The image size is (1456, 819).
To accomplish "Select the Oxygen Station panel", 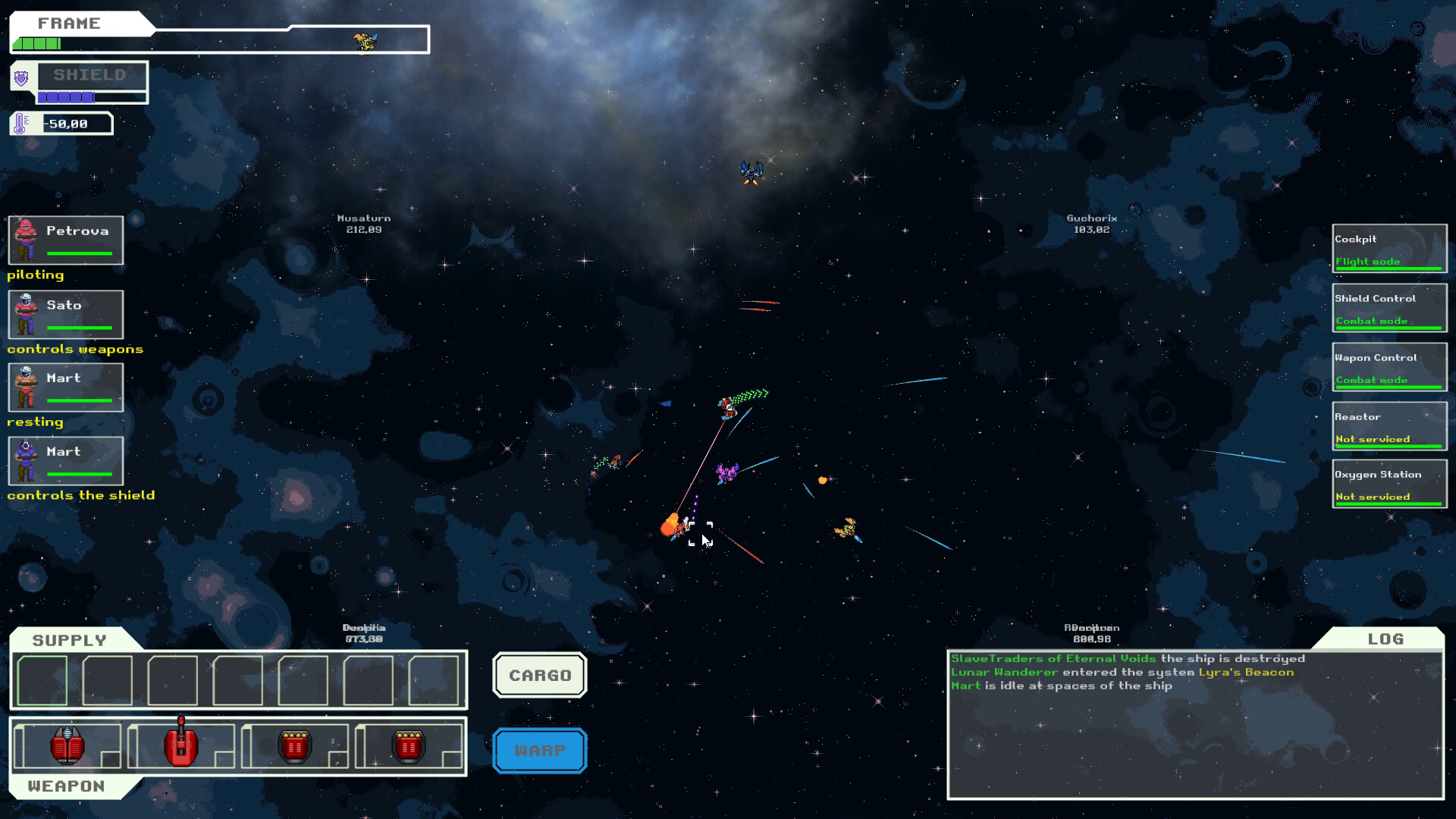I will pyautogui.click(x=1389, y=485).
